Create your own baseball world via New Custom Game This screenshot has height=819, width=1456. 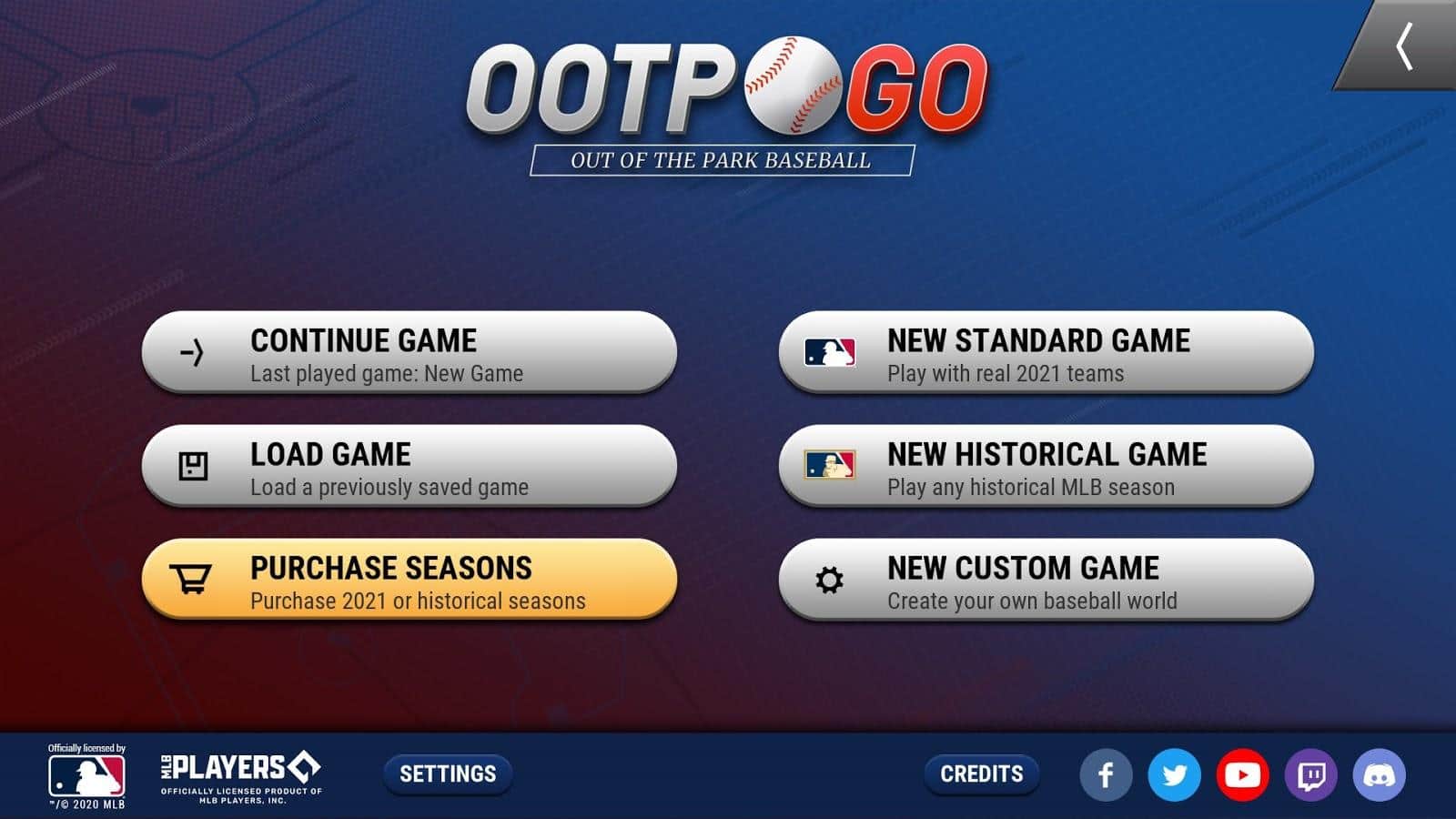(x=1046, y=581)
